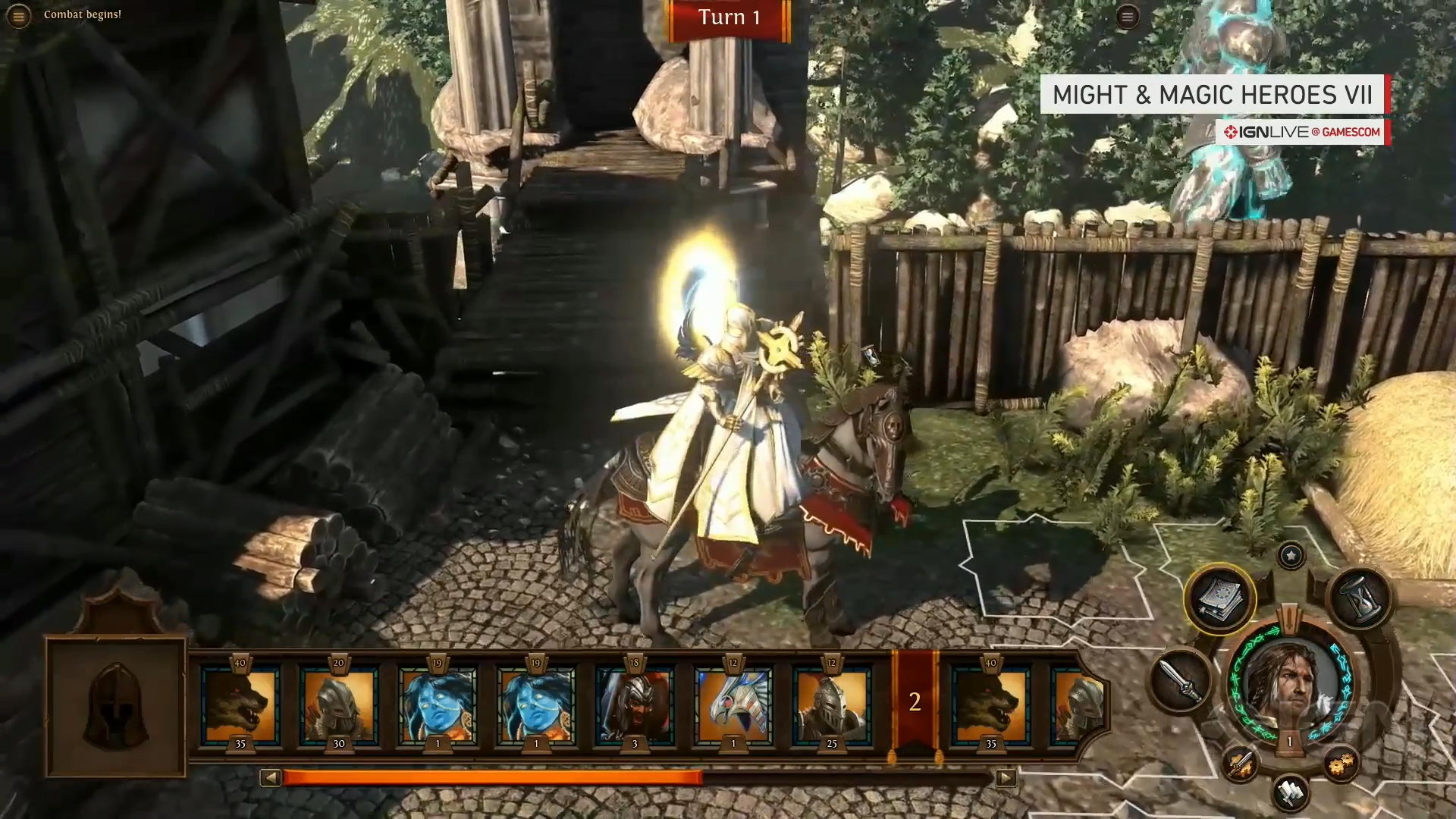Viewport: 1456px width, 819px height.
Task: Click the white flag surrender button
Action: click(1290, 792)
